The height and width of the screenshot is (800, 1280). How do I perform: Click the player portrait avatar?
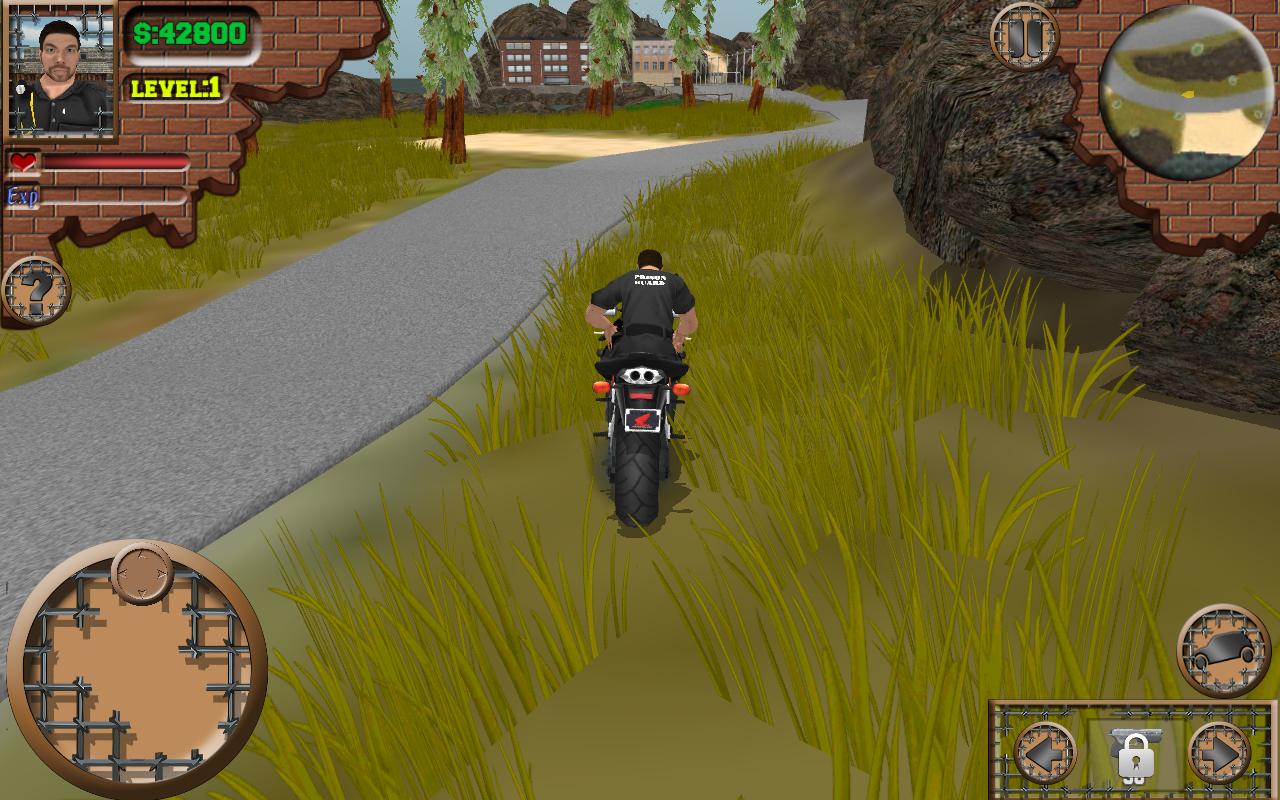tap(61, 70)
